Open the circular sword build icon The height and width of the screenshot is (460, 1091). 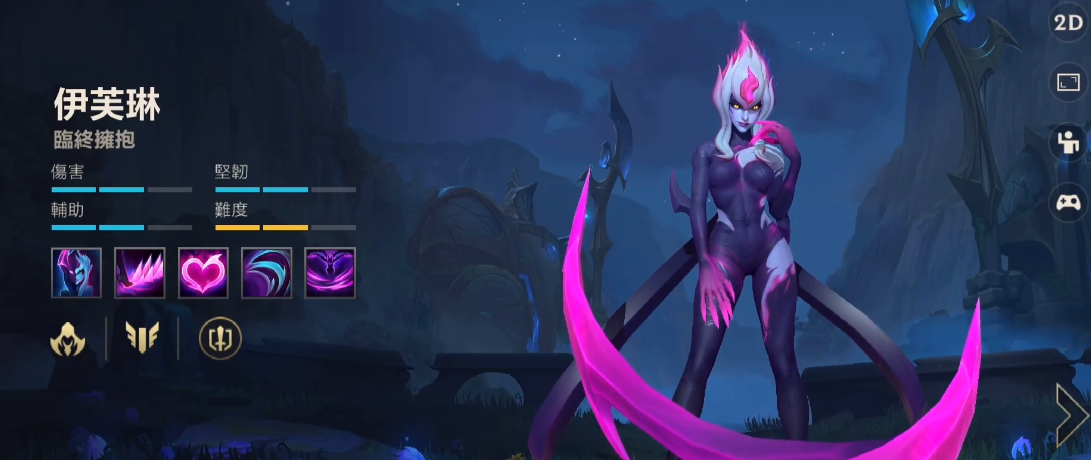[x=220, y=339]
